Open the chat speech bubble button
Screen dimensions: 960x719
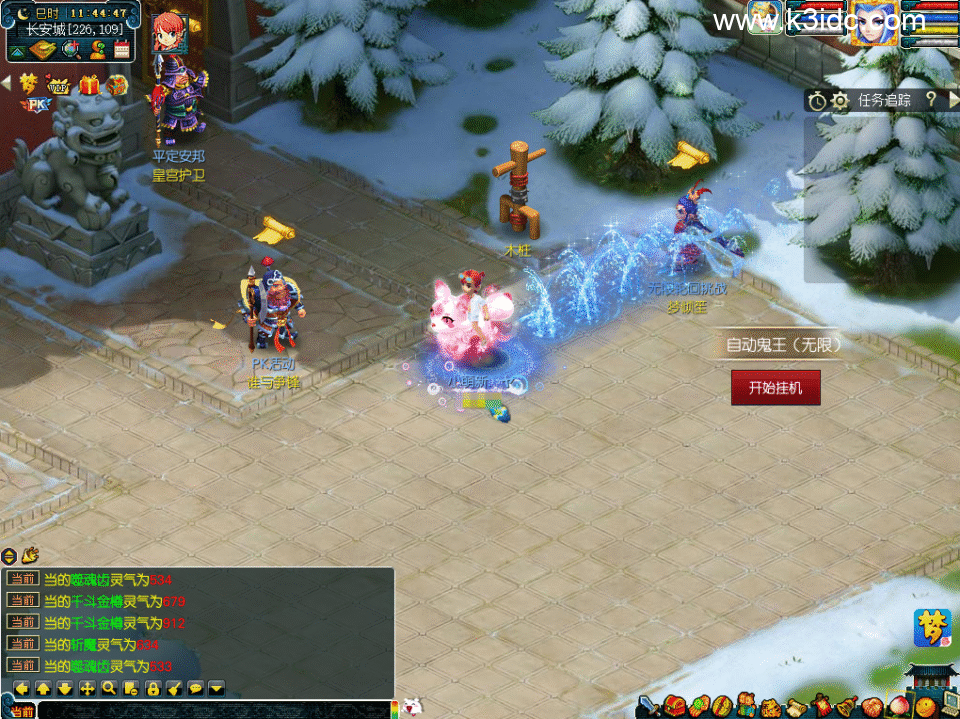pos(195,688)
